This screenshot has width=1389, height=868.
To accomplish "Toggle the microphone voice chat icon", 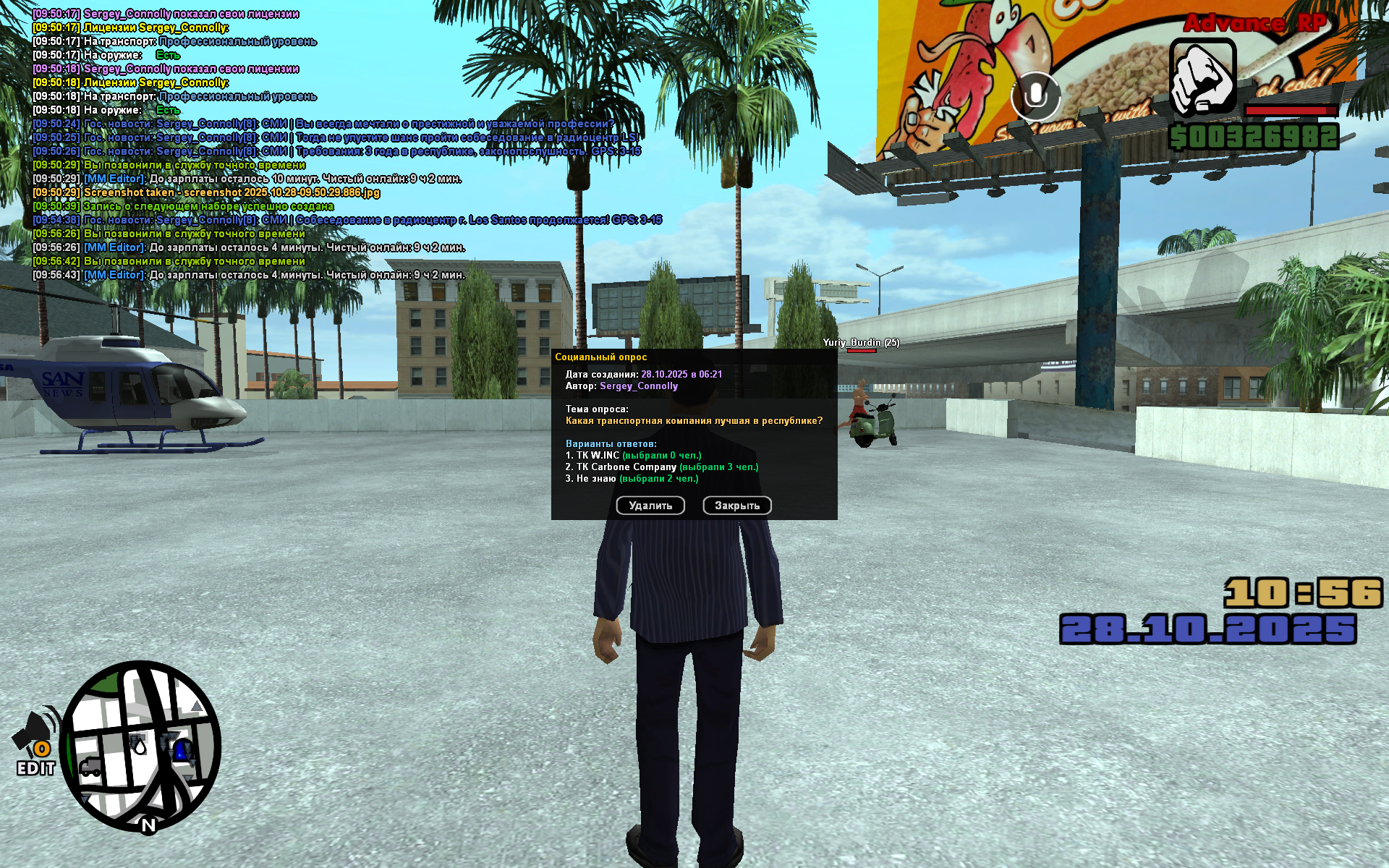I will 1035,95.
